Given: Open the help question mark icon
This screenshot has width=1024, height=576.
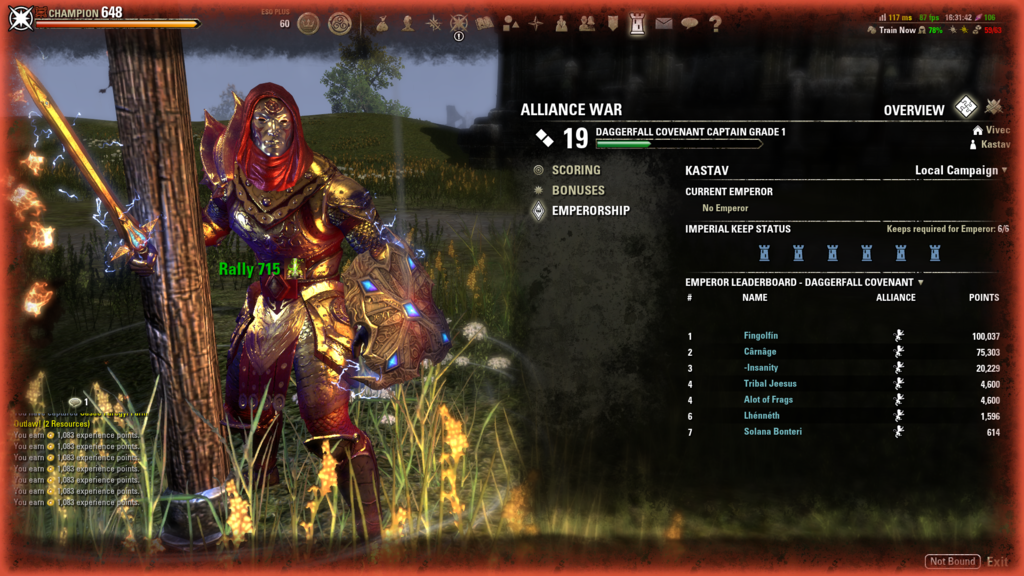Looking at the screenshot, I should coord(715,24).
